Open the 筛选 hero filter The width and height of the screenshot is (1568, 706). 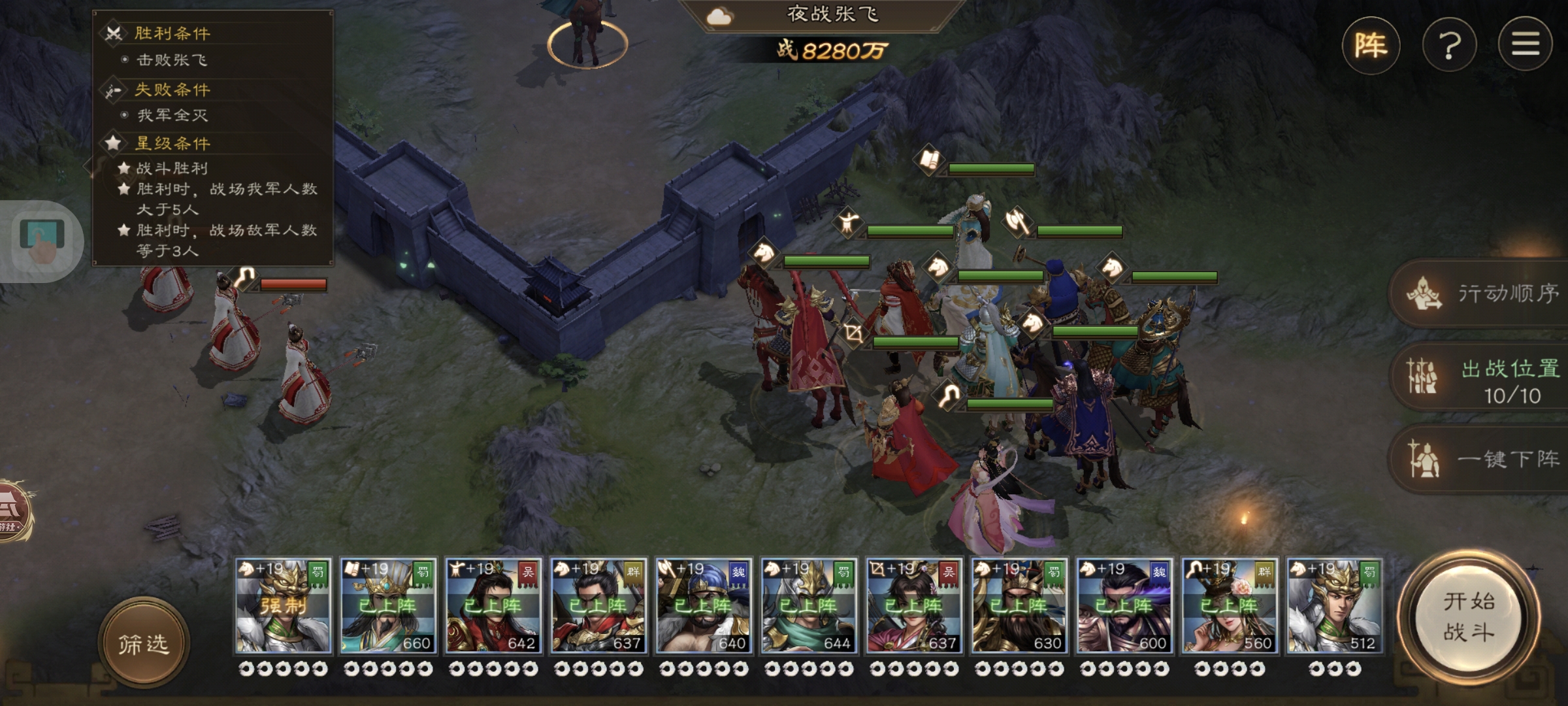[144, 644]
